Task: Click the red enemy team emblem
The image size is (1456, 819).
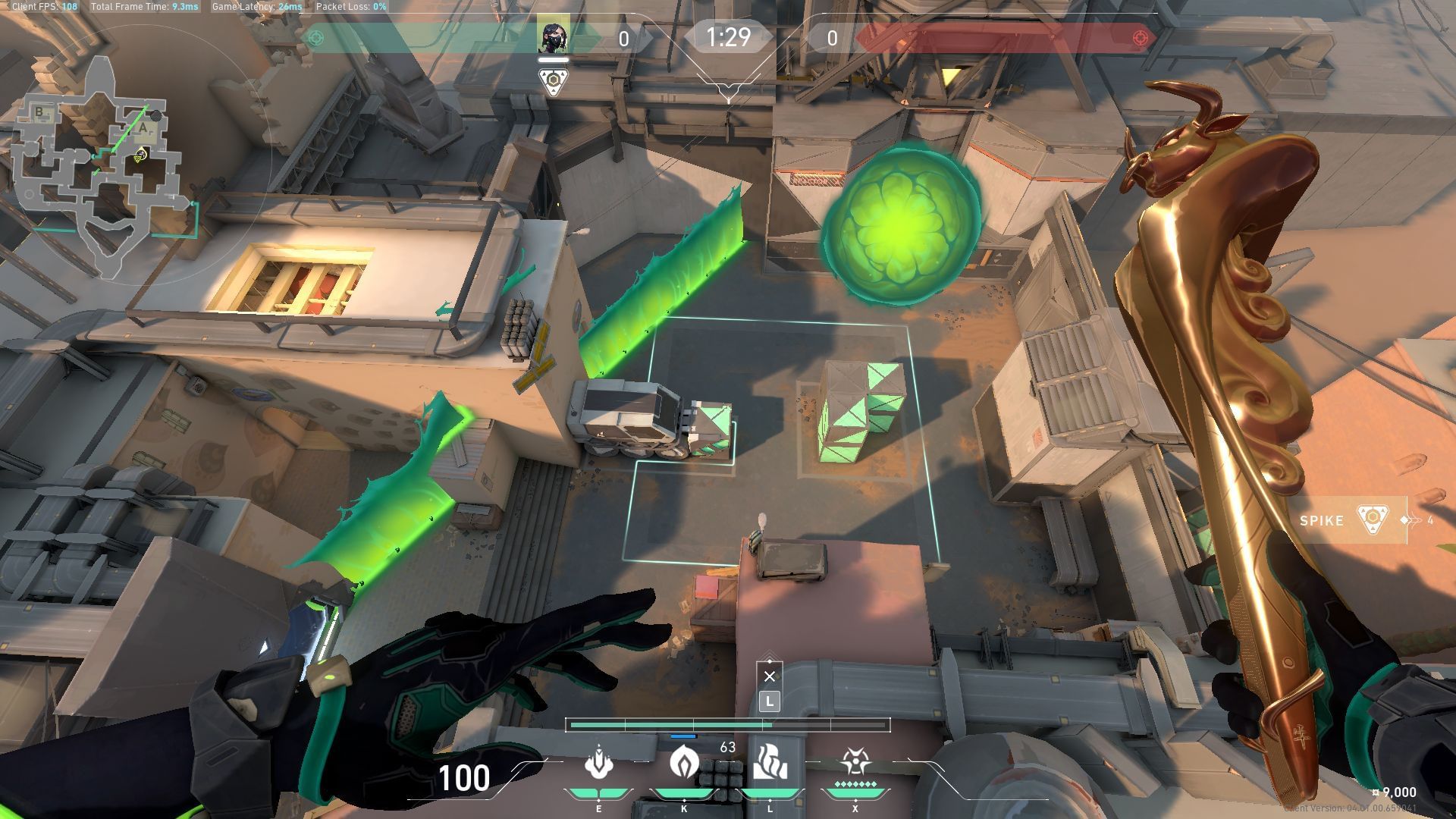Action: [x=1139, y=38]
